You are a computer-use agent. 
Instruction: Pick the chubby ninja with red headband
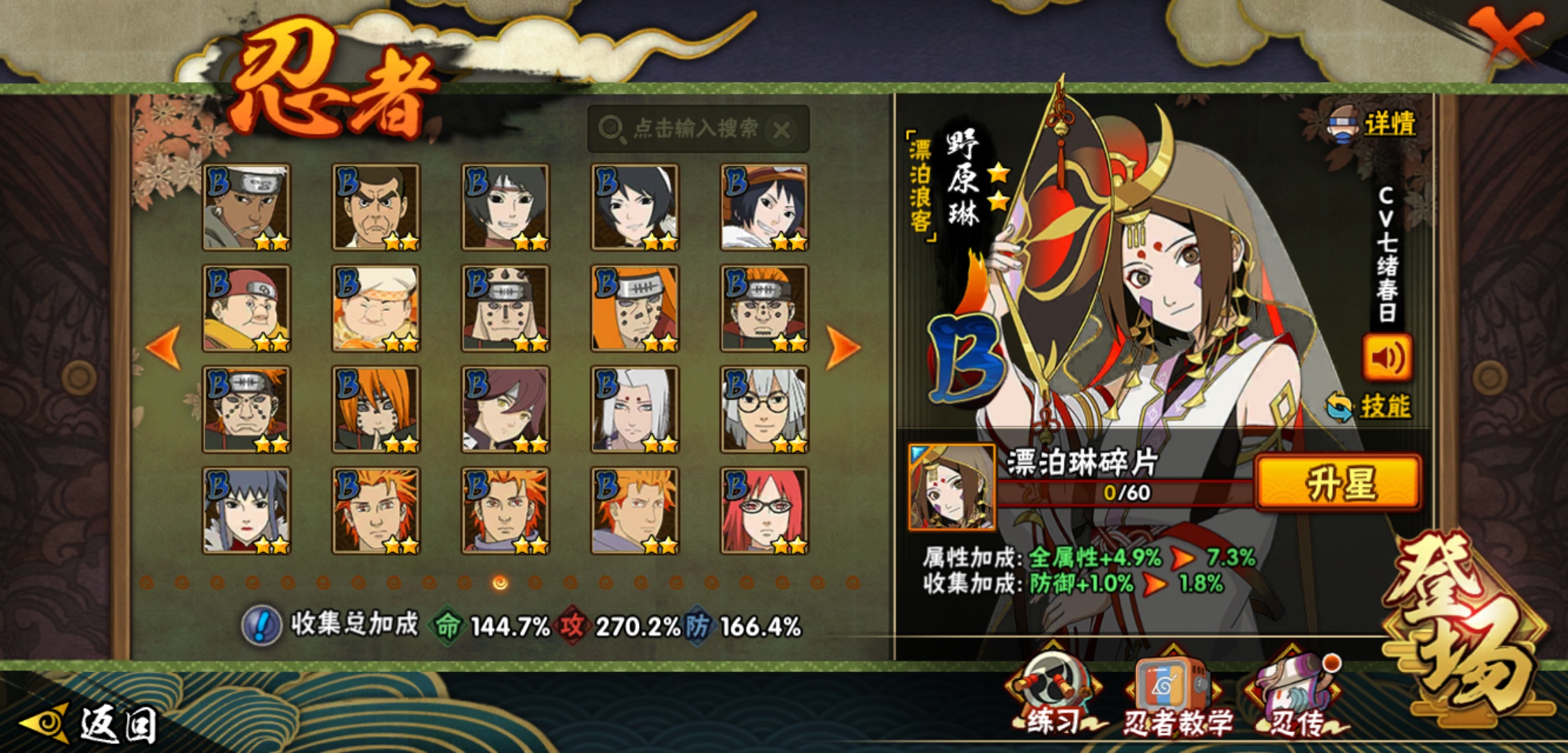[x=246, y=308]
